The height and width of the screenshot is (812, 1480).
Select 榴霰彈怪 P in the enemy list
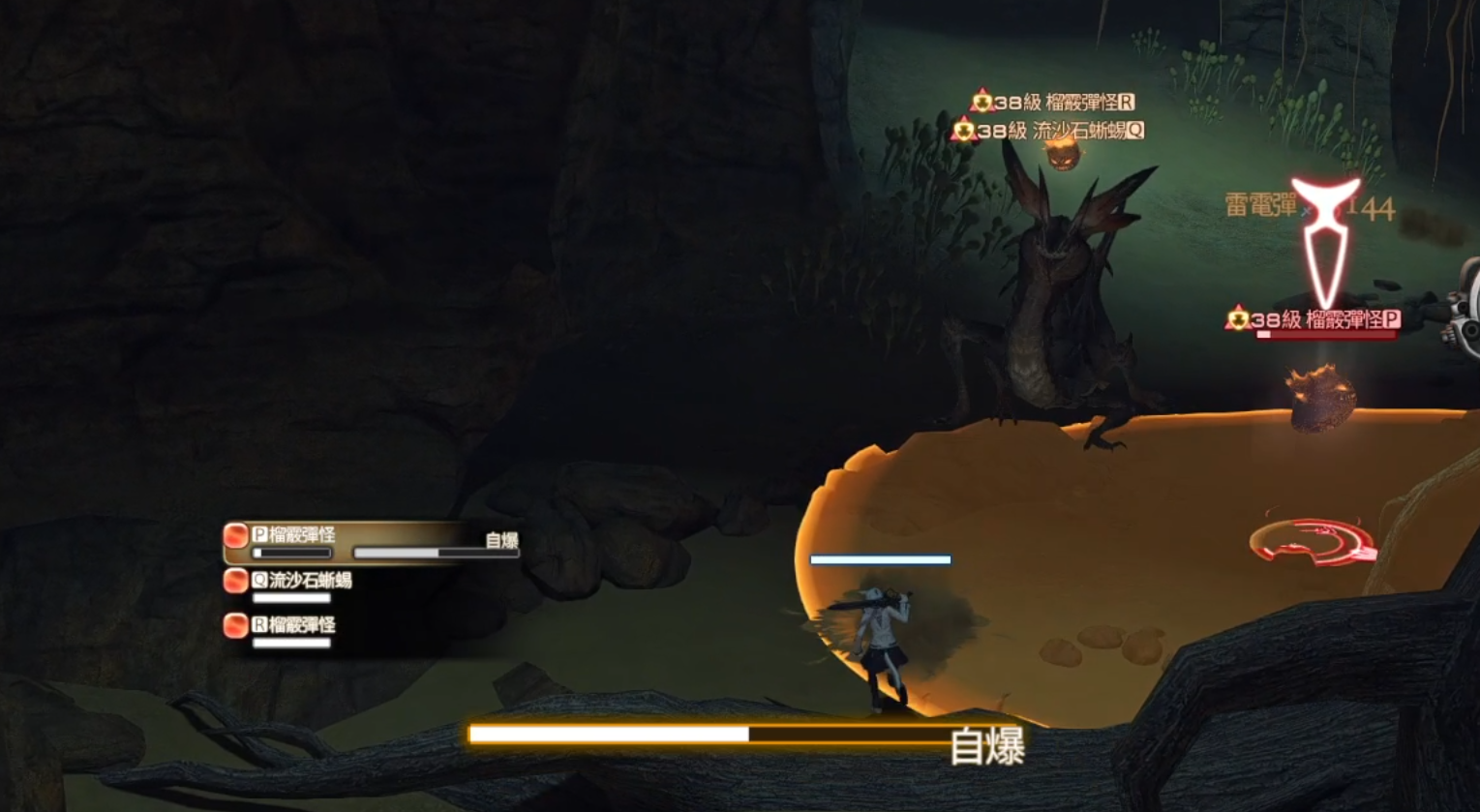(294, 535)
